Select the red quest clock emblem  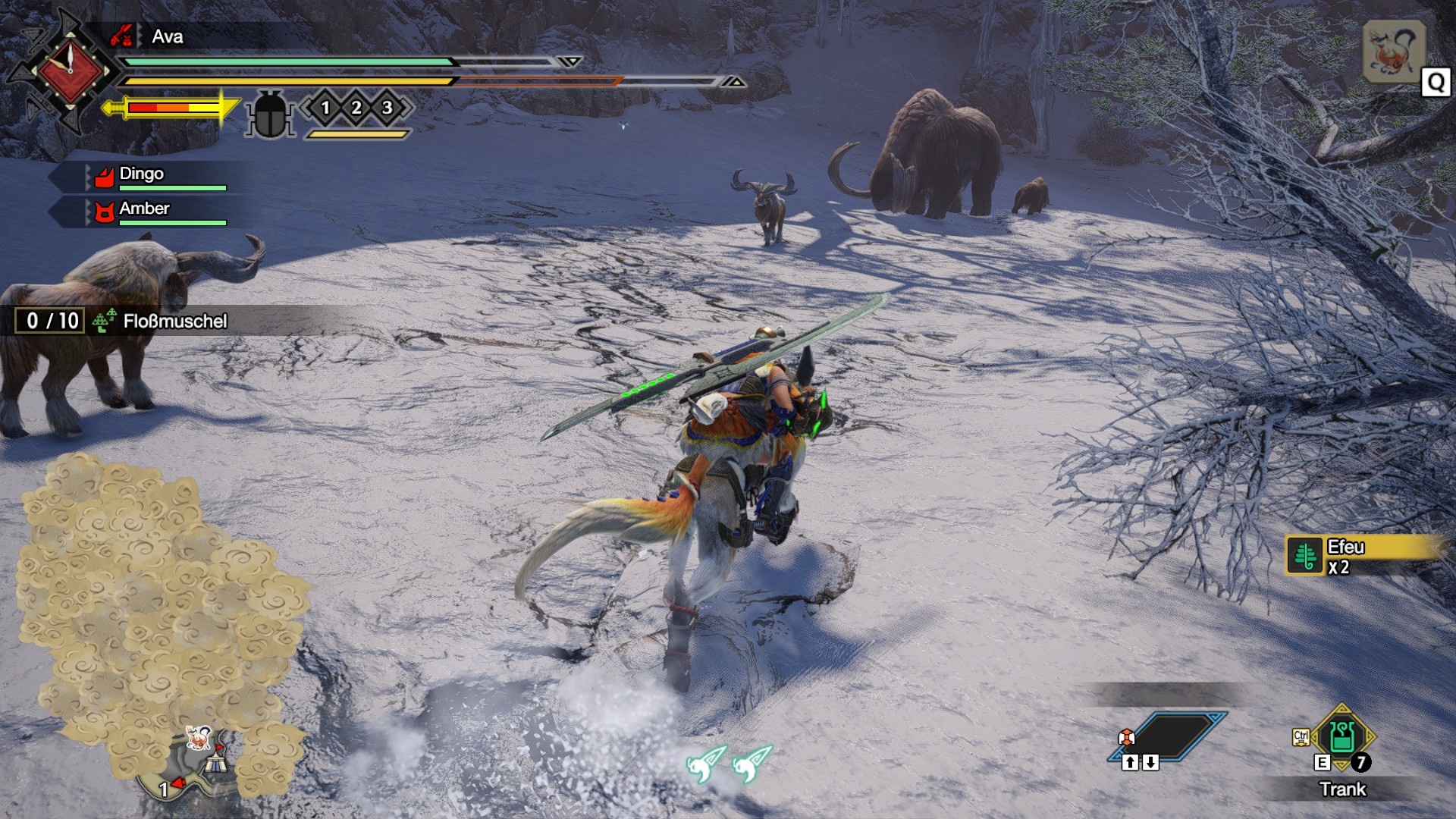pos(70,70)
